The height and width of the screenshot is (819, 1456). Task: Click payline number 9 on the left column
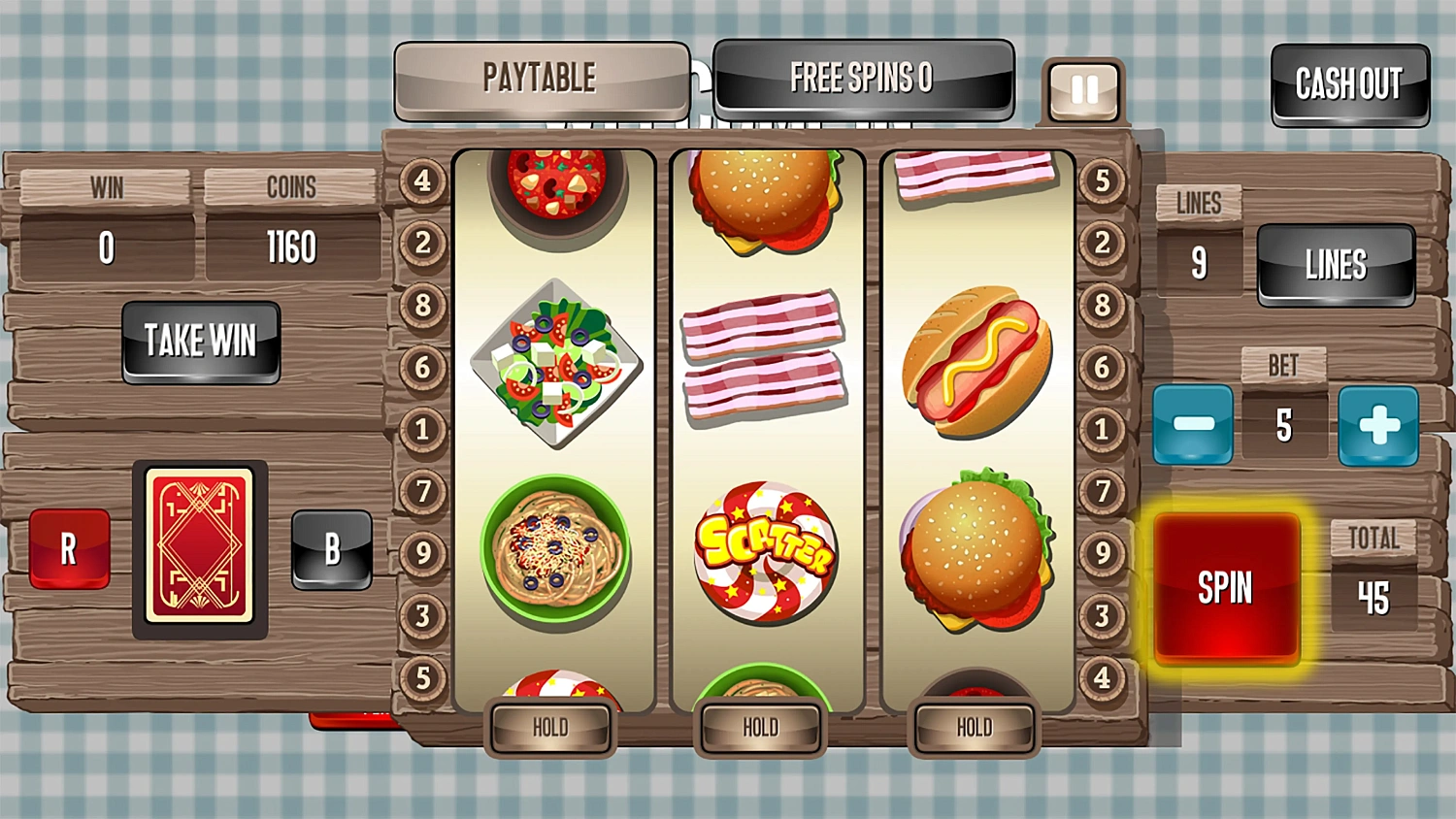422,553
